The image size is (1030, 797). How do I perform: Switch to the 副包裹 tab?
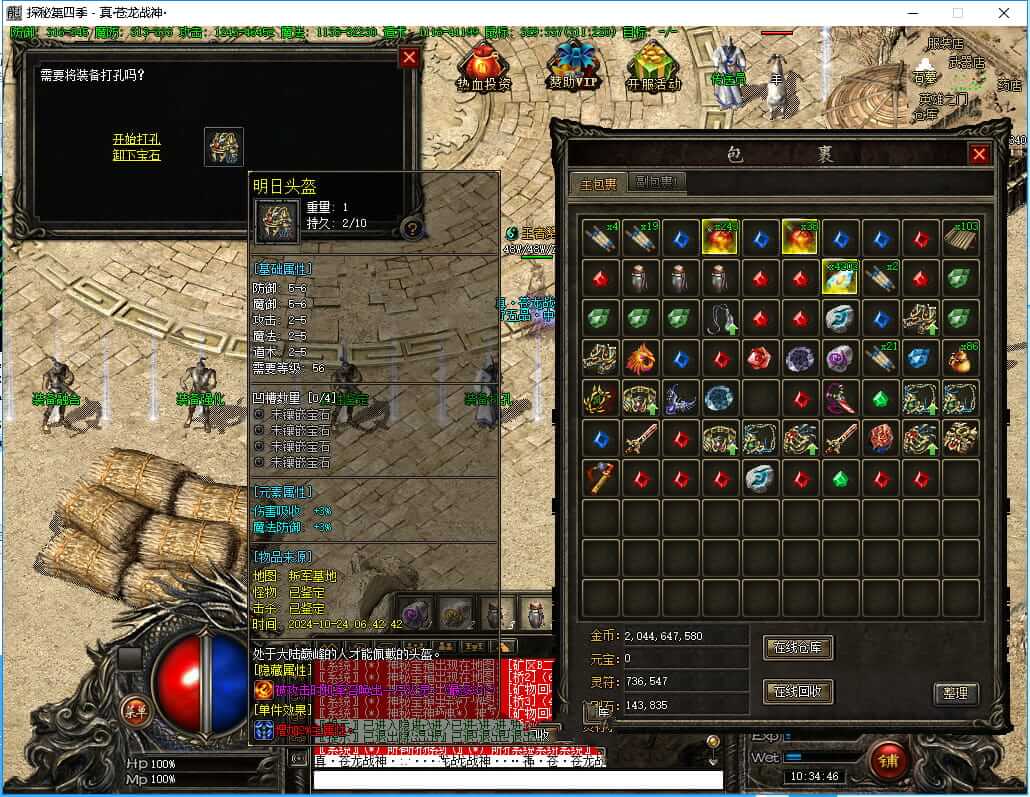click(659, 183)
